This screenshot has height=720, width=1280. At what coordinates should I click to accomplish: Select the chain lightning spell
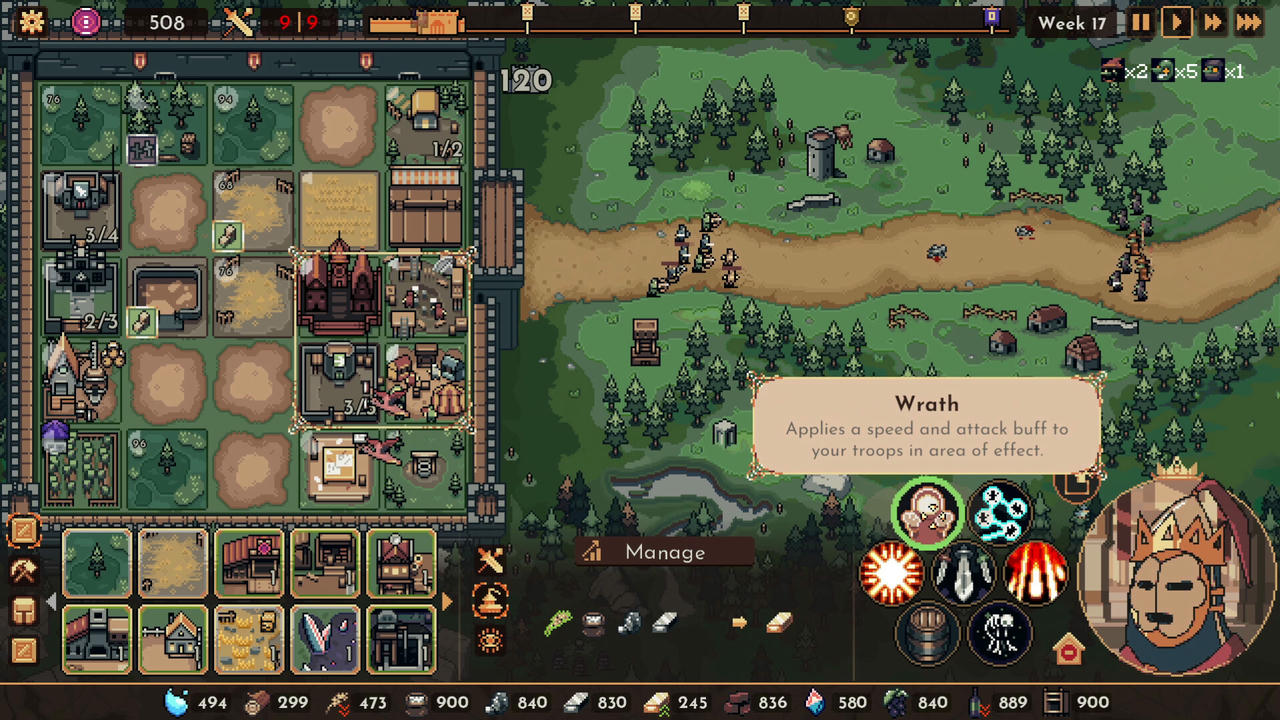1000,512
